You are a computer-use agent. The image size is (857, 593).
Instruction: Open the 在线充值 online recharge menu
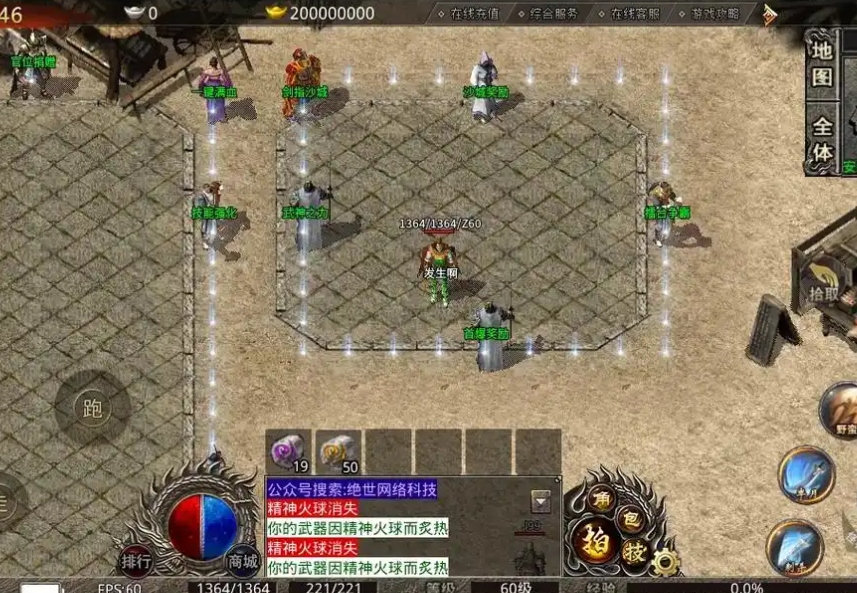(x=473, y=14)
